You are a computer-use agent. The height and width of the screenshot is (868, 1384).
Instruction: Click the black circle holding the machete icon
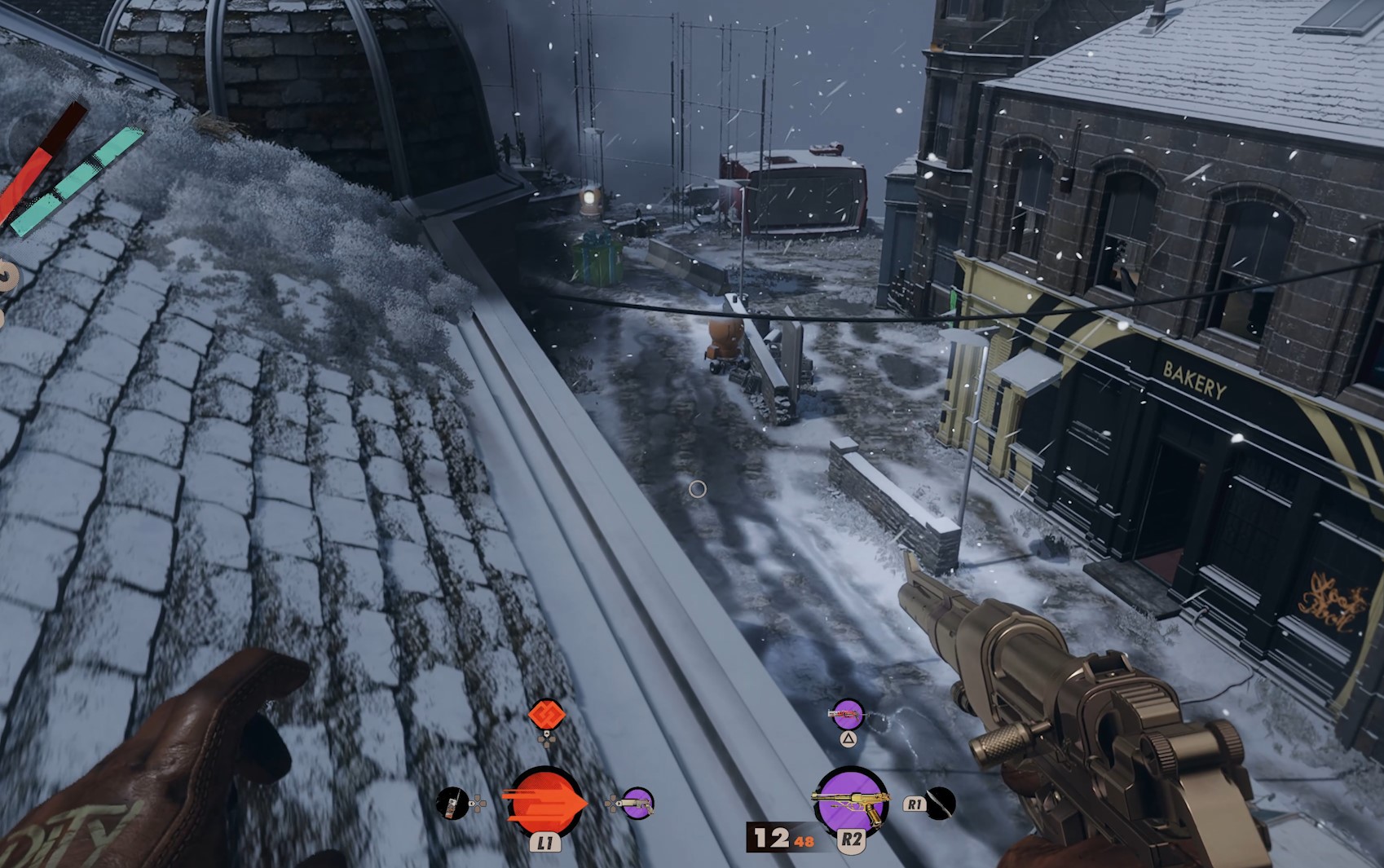pyautogui.click(x=943, y=805)
